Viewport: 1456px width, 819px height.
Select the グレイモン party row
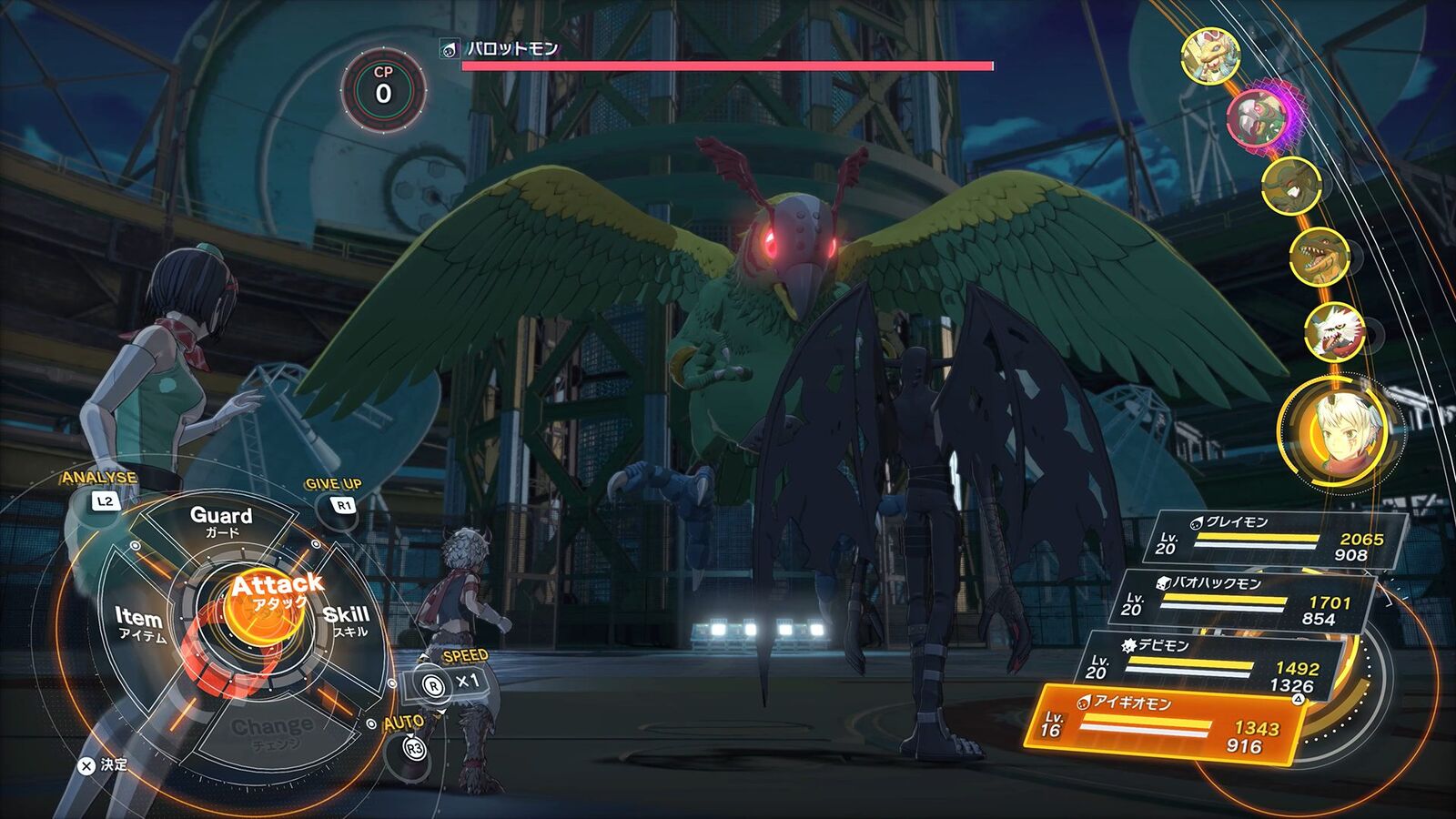1274,538
